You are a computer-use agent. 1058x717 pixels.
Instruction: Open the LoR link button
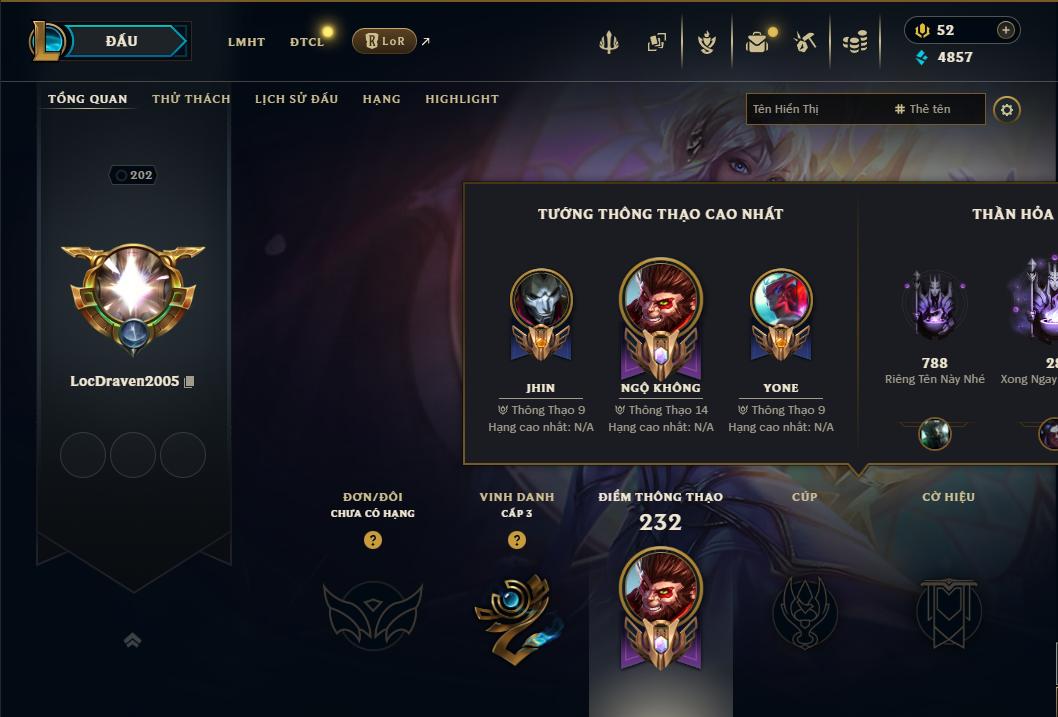pyautogui.click(x=384, y=41)
